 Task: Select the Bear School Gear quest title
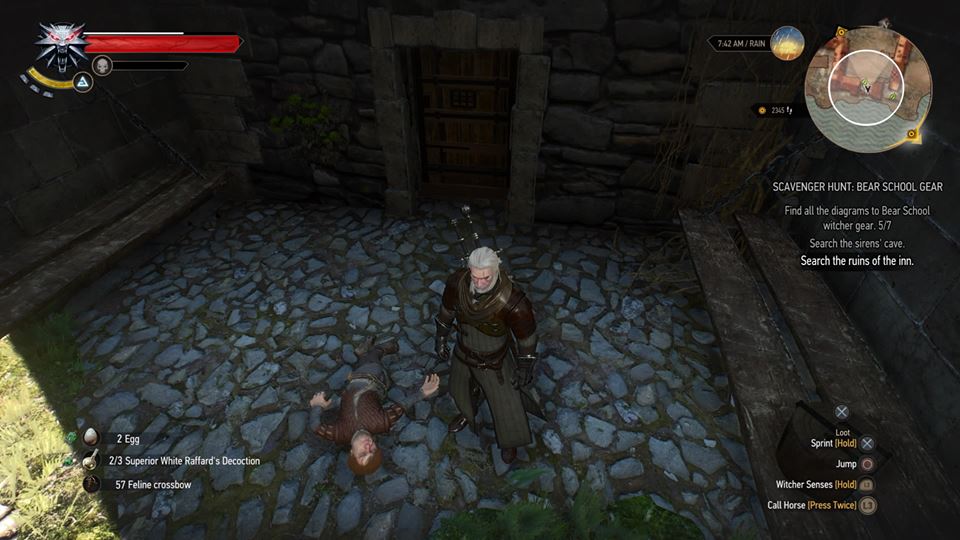click(x=857, y=187)
